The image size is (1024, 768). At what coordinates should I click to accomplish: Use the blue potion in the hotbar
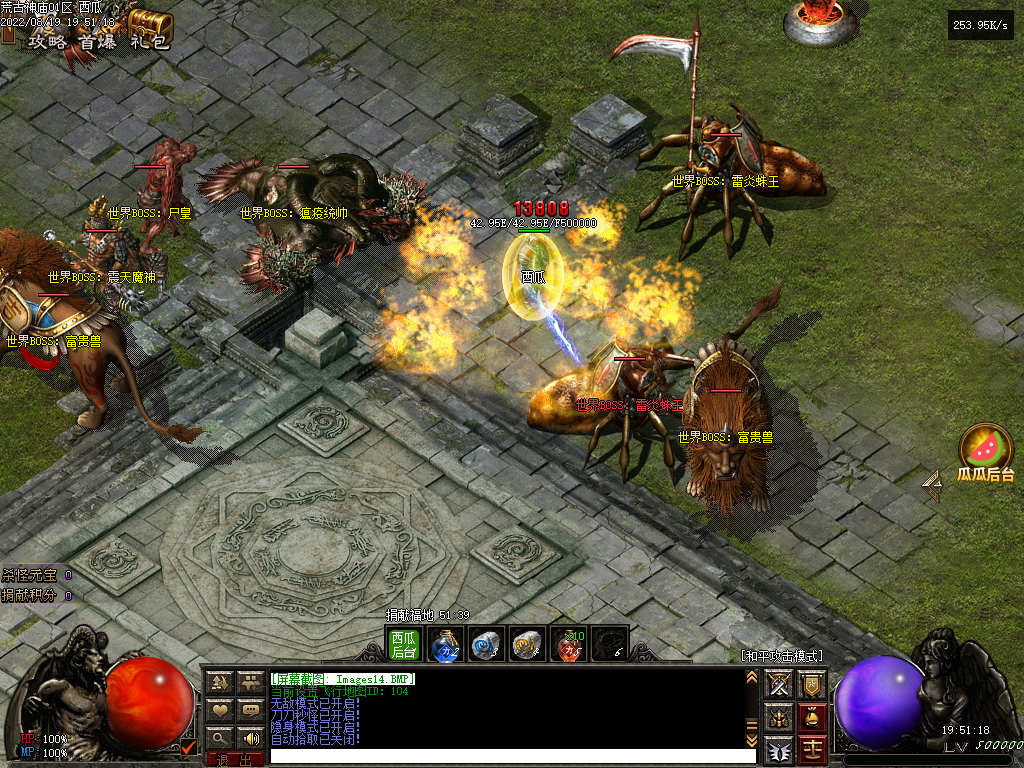[445, 645]
